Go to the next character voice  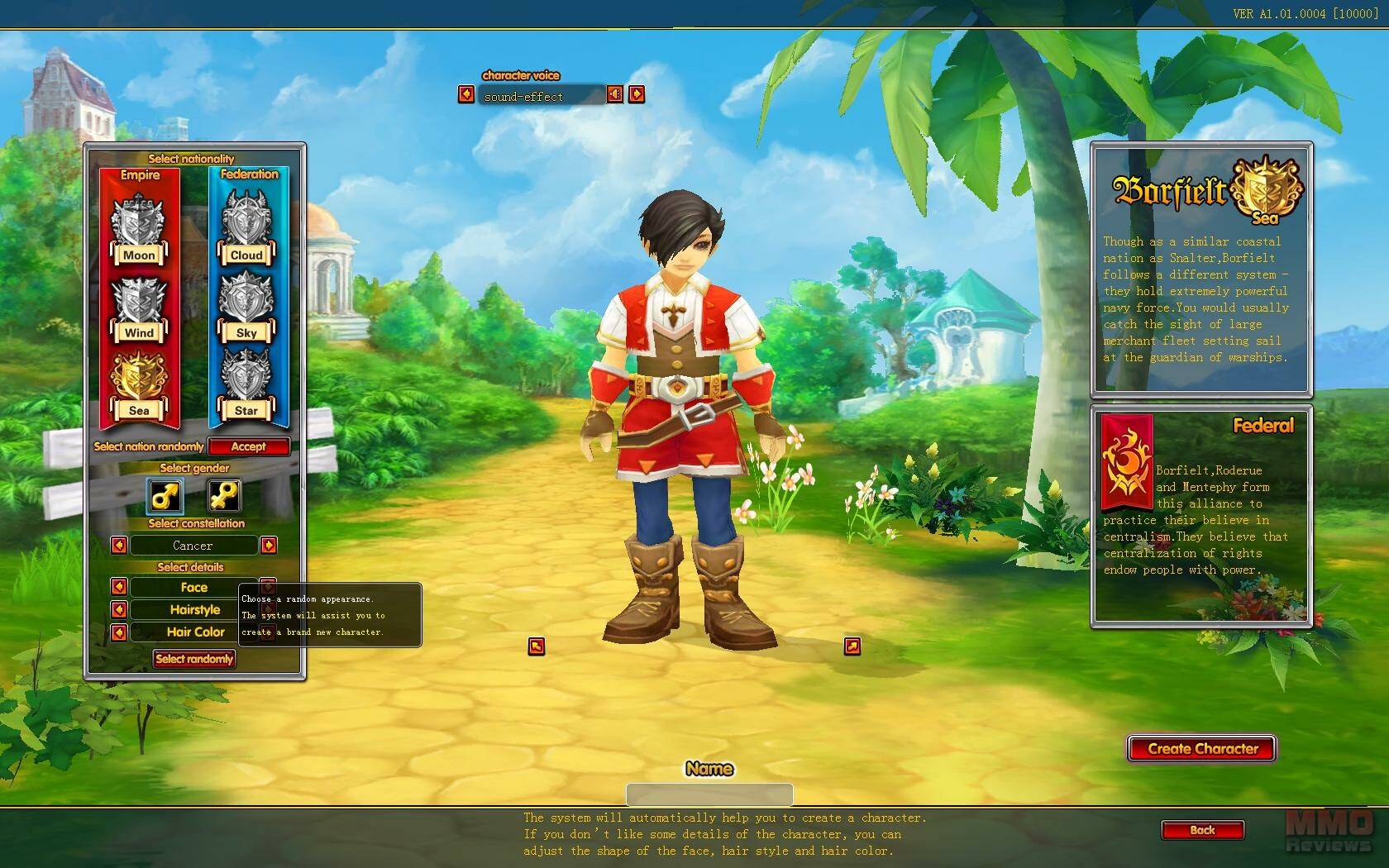click(637, 94)
